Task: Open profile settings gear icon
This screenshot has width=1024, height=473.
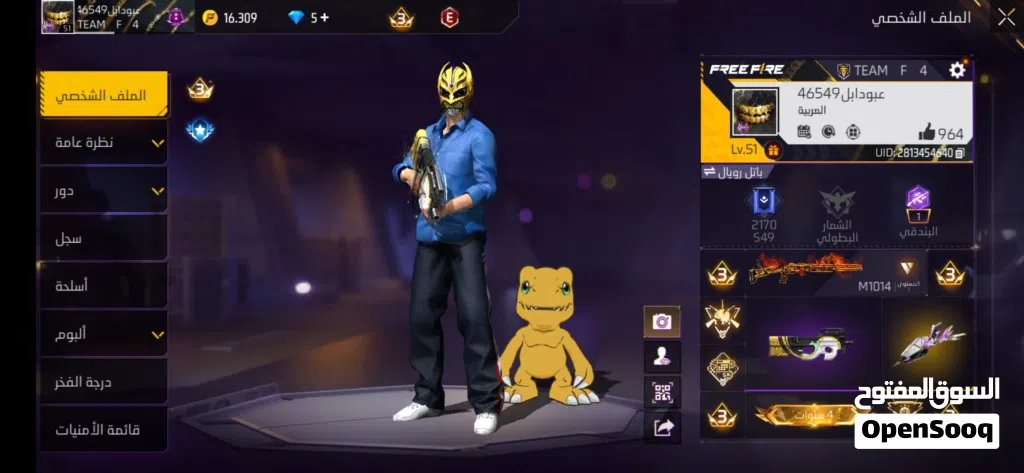Action: tap(957, 70)
